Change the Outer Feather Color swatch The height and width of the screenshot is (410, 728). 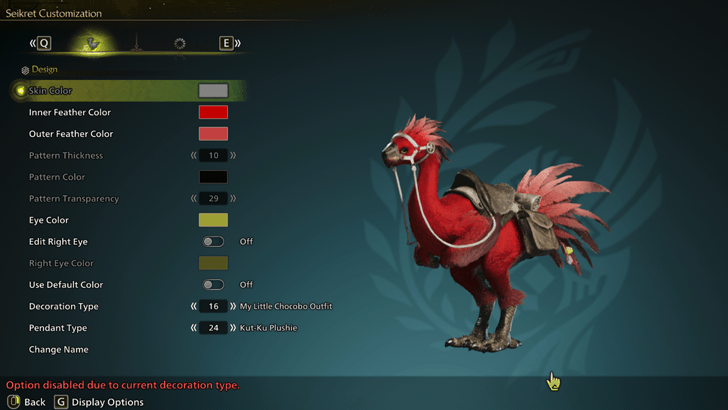(213, 134)
